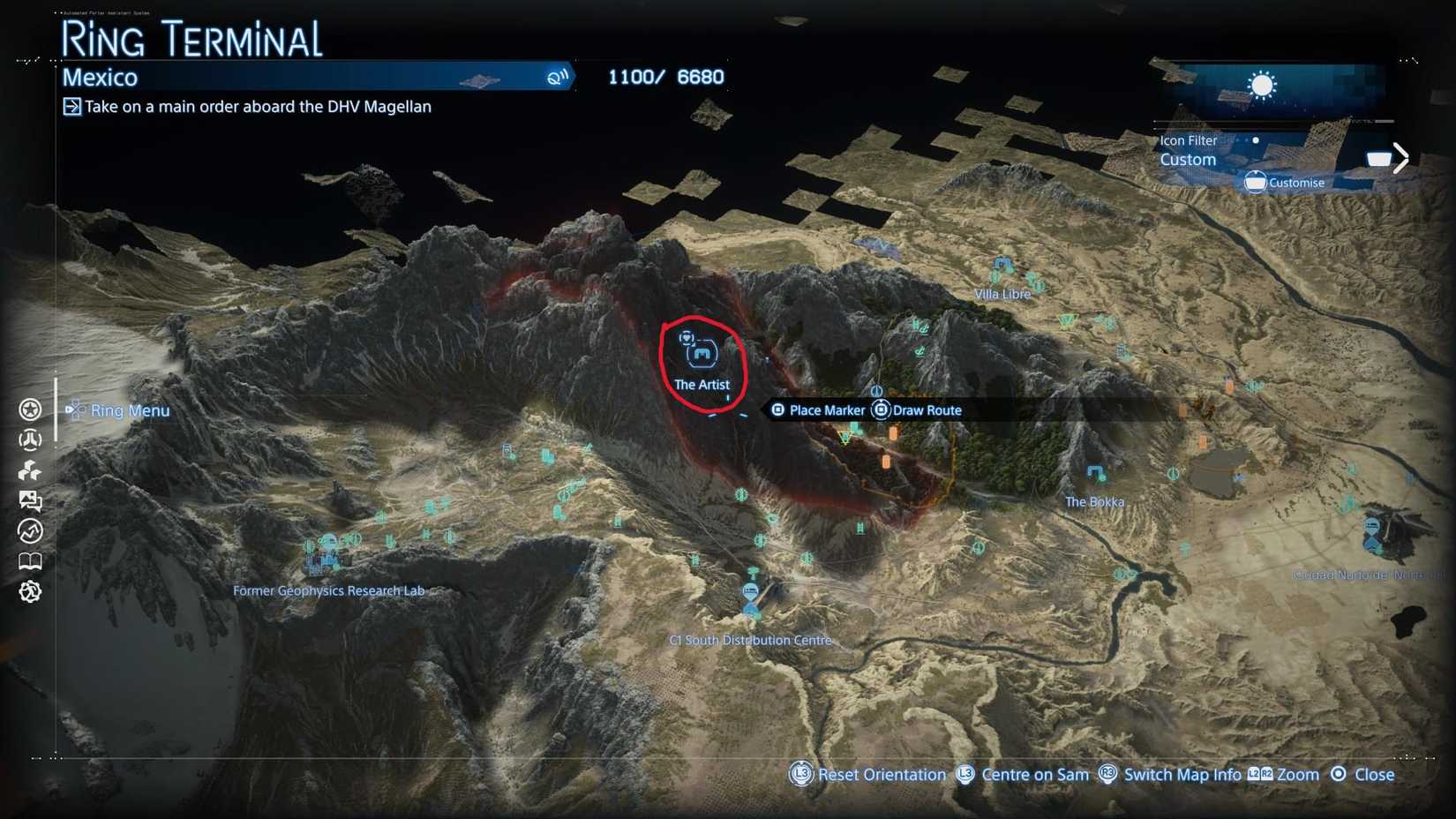Select the main order for DHV Magellan
Viewport: 1456px width, 819px height.
tap(257, 106)
